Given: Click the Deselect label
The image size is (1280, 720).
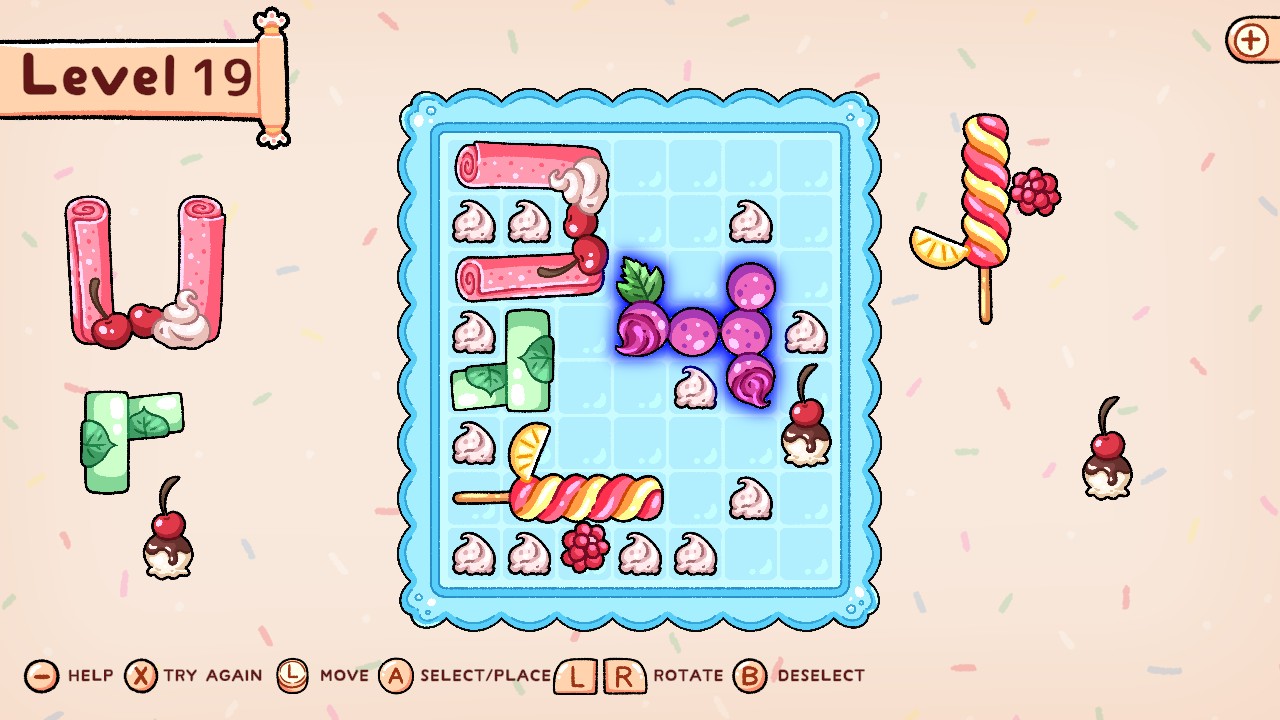Looking at the screenshot, I should coord(820,676).
